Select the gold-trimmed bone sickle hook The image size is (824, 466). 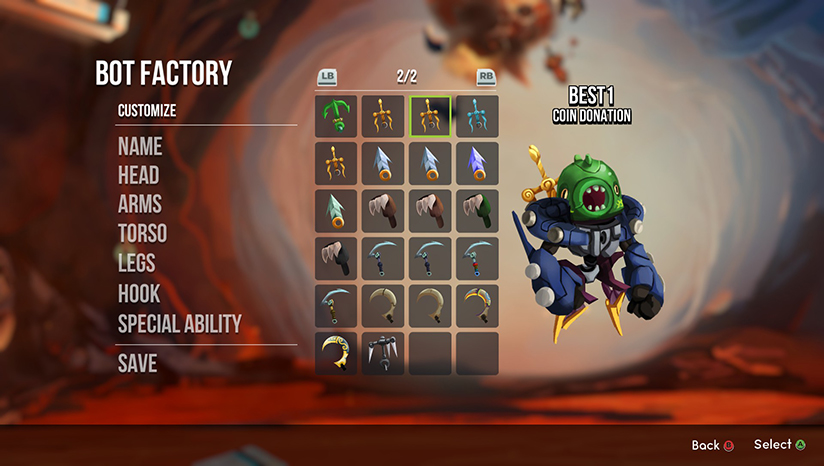(x=477, y=306)
